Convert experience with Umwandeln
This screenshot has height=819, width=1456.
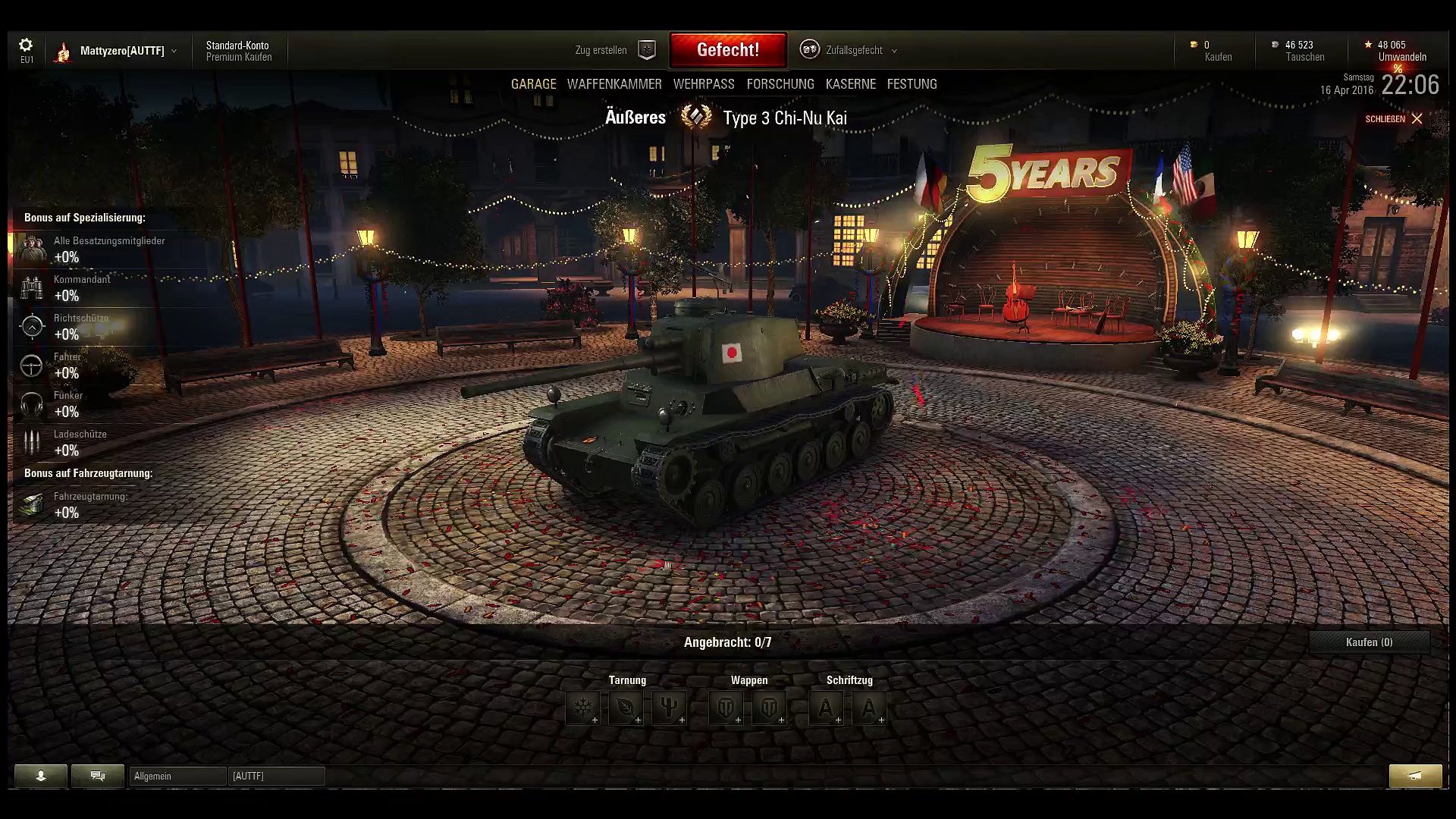1402,58
